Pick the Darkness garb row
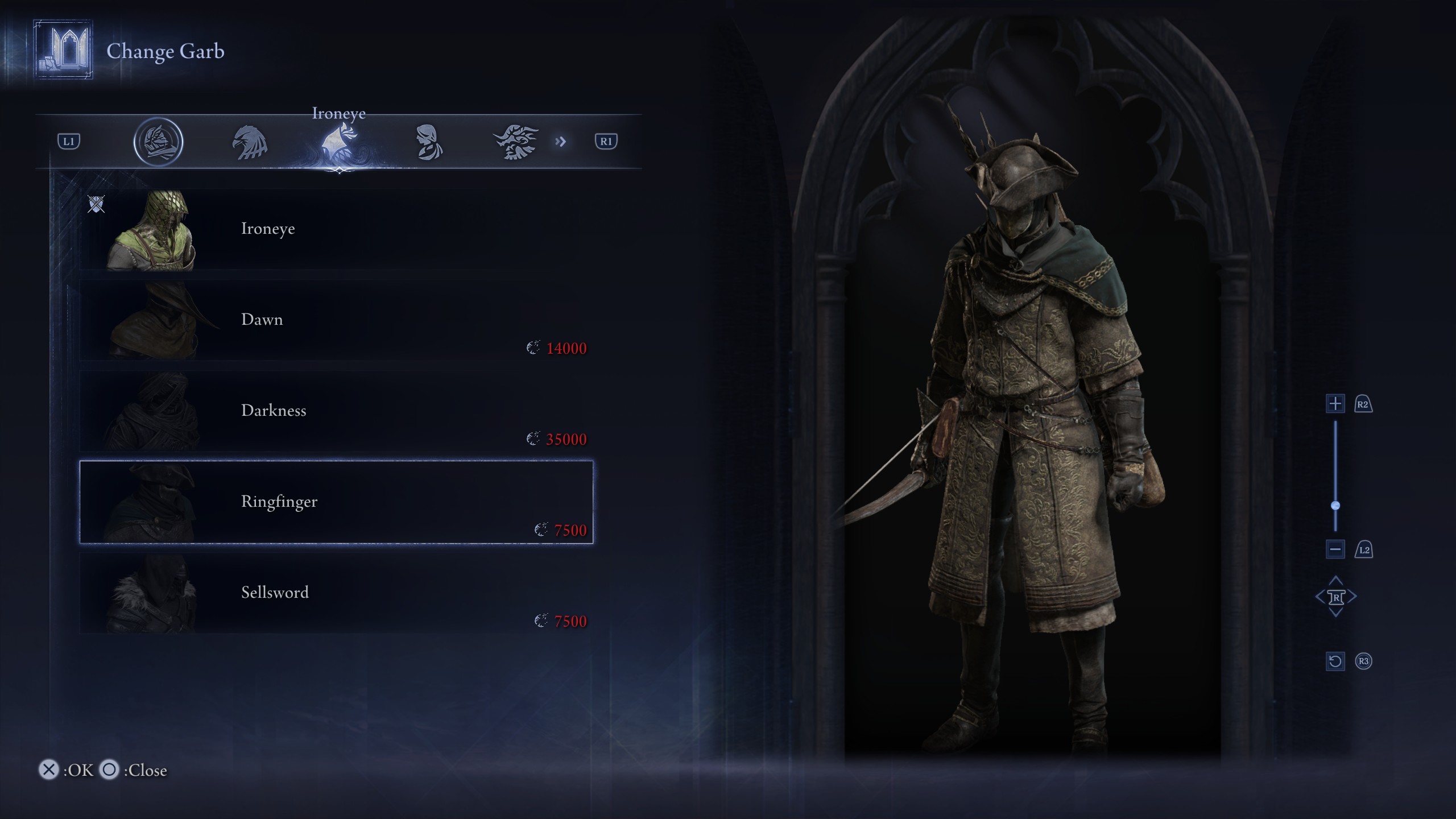Viewport: 1456px width, 819px height. [336, 411]
